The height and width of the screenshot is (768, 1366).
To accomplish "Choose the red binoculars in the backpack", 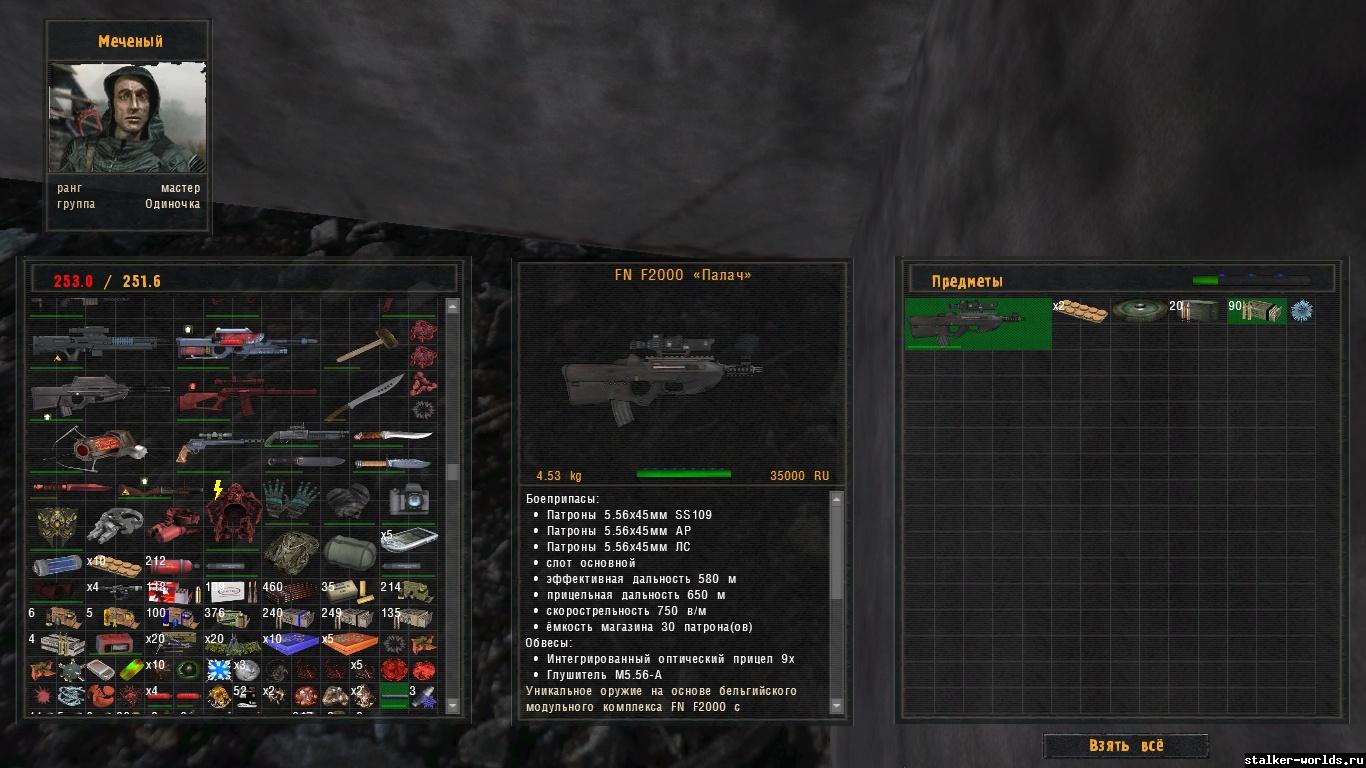I will point(172,525).
